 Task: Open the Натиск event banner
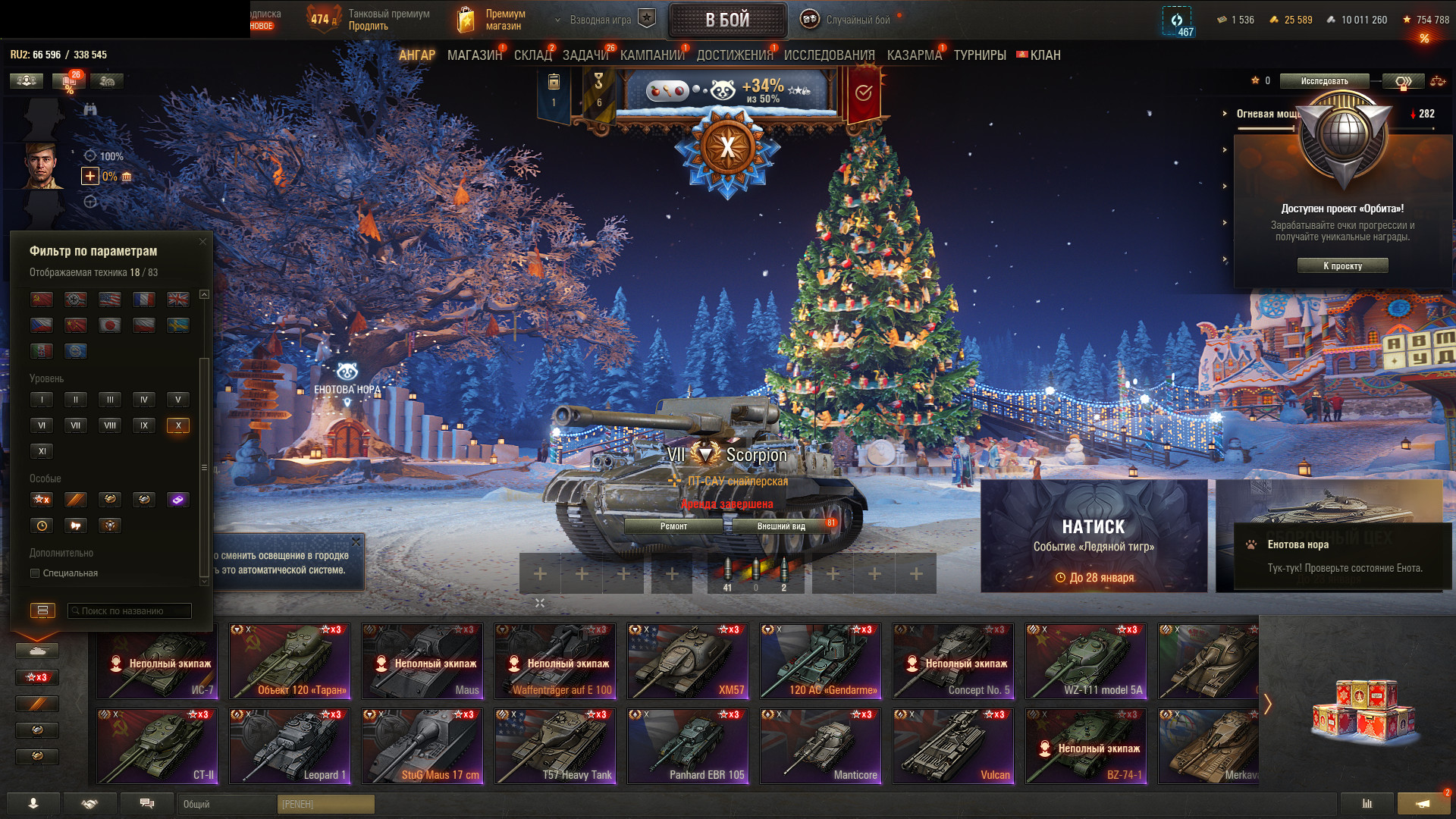coord(1094,535)
